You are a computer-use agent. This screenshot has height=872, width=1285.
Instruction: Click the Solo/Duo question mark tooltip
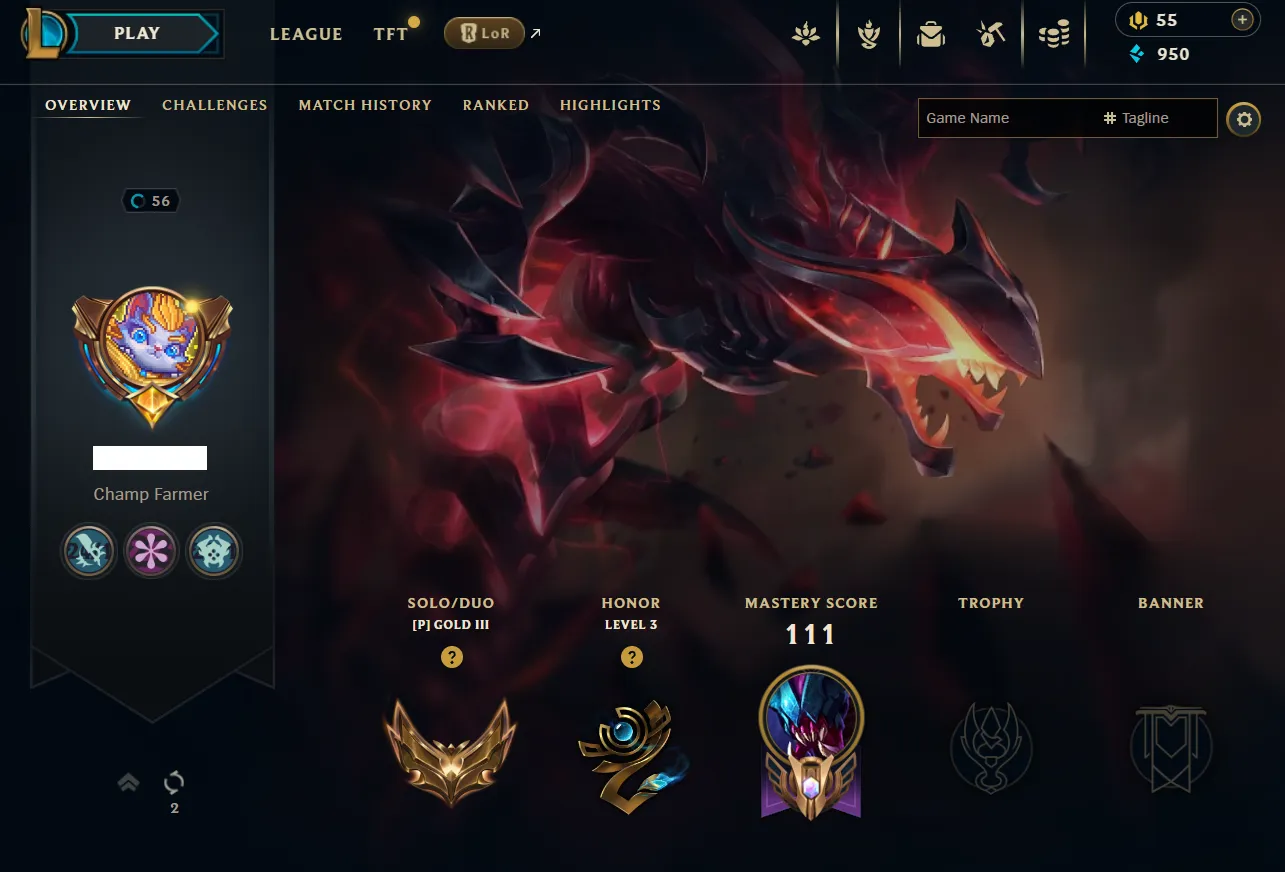451,657
